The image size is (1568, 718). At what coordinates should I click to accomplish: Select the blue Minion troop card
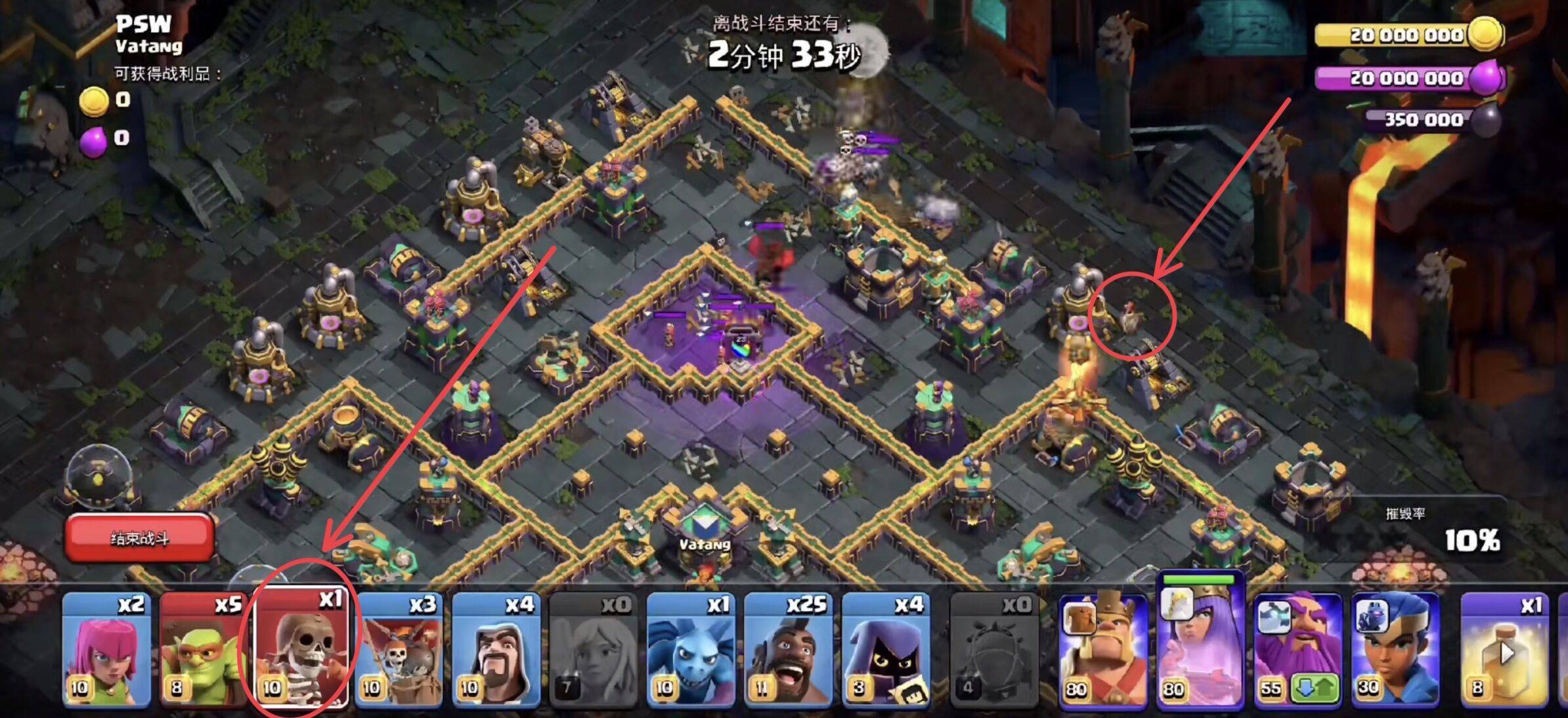pyautogui.click(x=691, y=650)
